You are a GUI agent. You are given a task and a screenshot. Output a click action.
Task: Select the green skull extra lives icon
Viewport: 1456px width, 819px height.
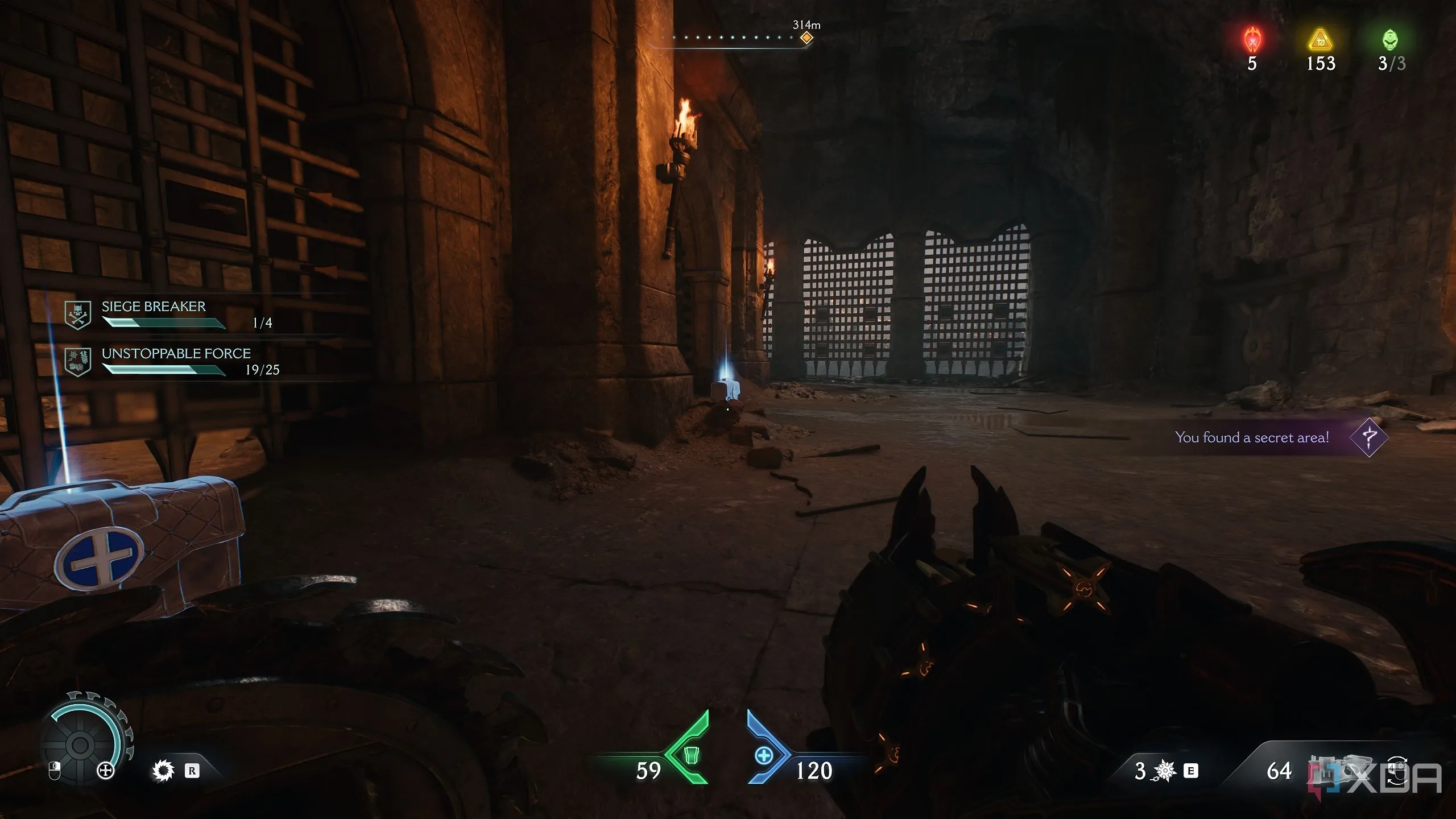point(1390,40)
